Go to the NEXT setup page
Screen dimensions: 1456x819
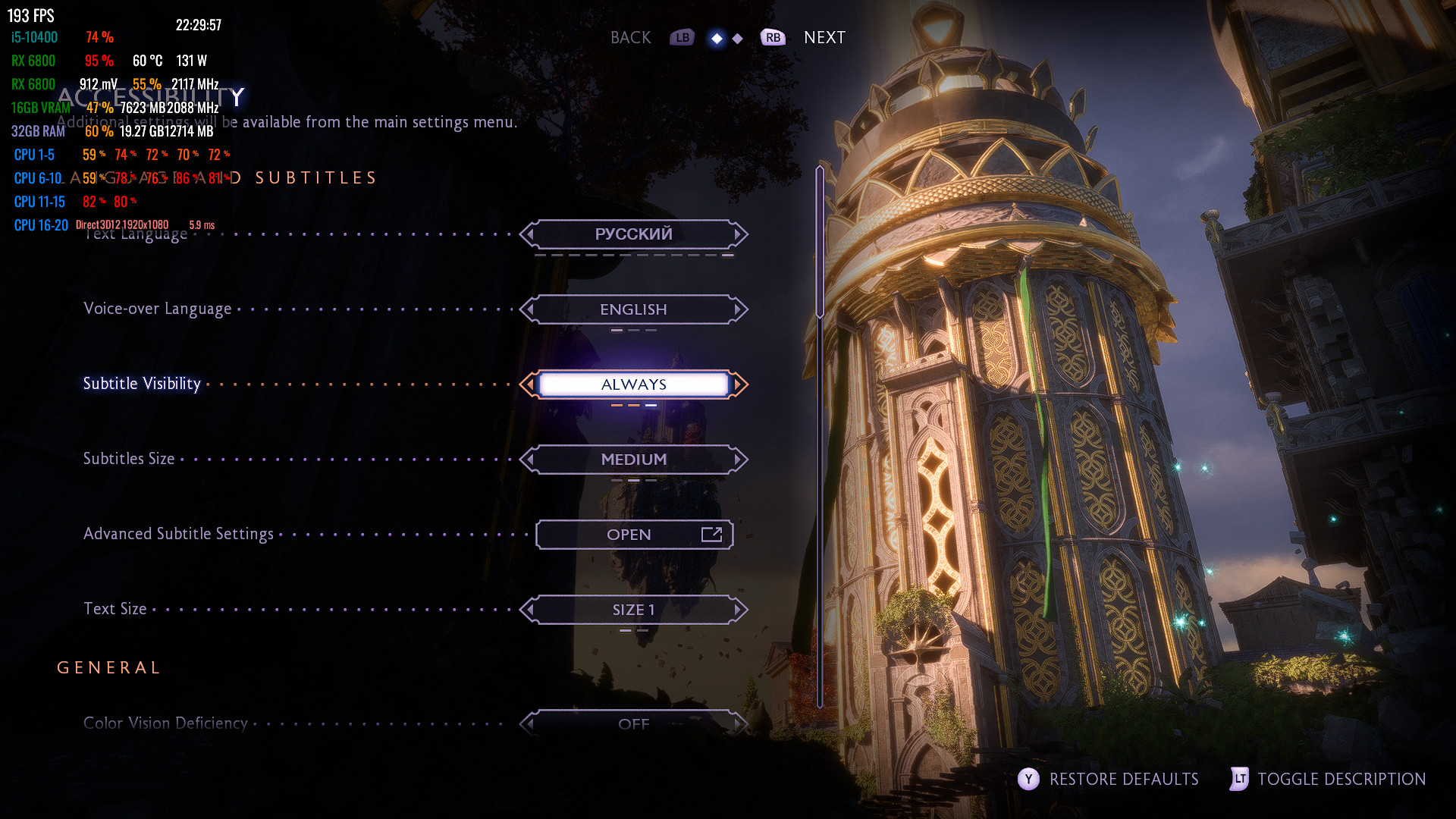click(824, 38)
